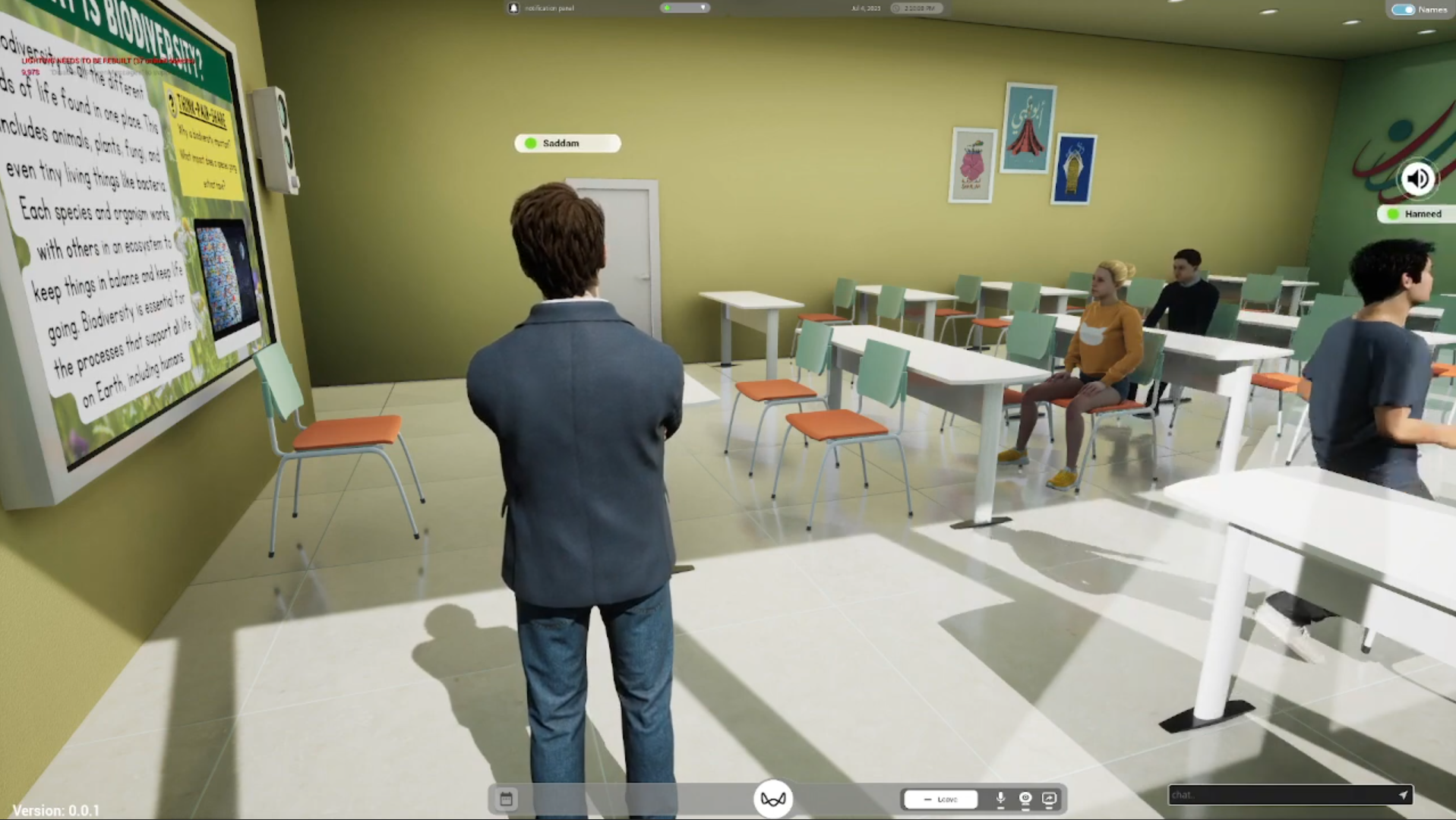1456x820 pixels.
Task: Enable the camera
Action: (x=1025, y=798)
